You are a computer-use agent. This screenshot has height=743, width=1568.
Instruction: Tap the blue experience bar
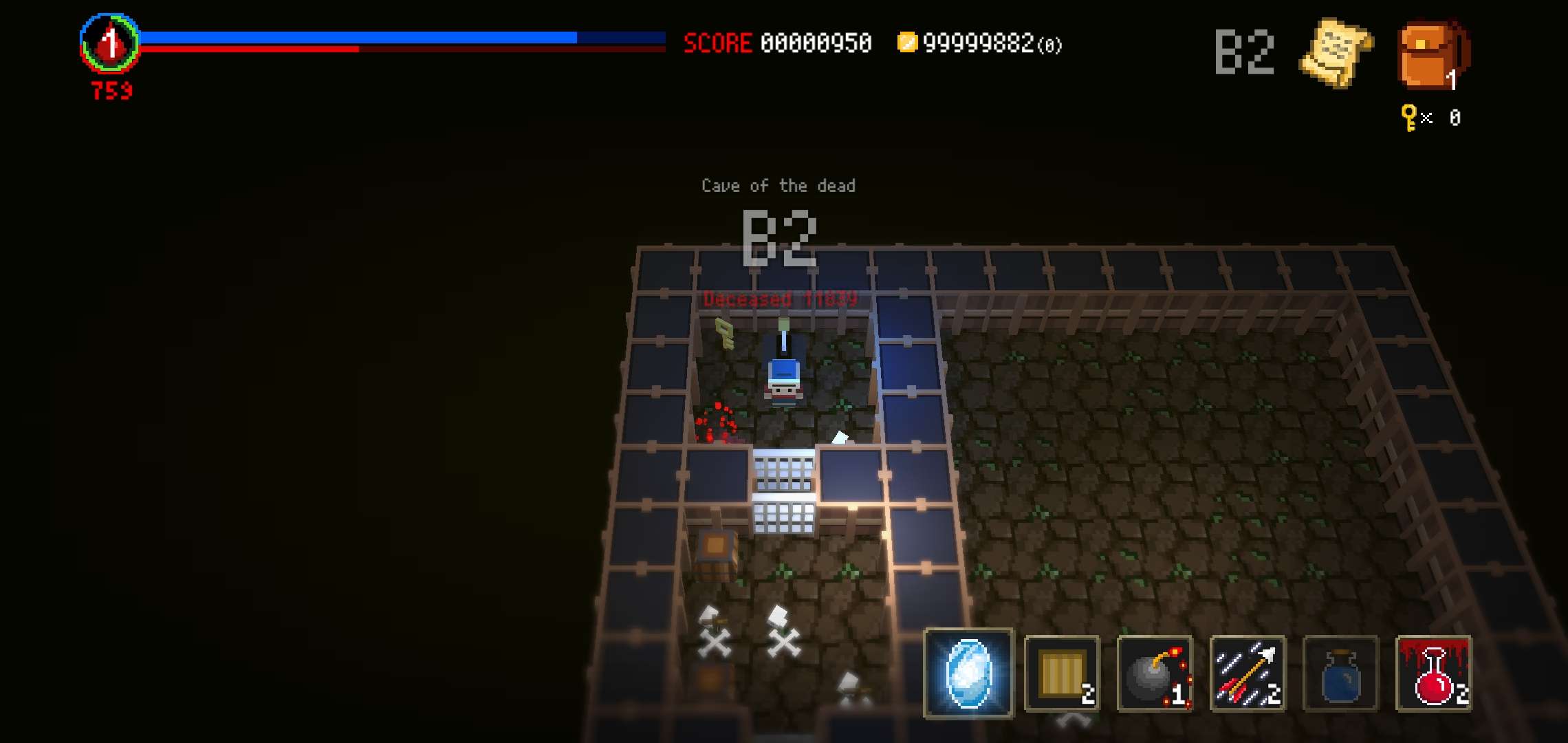click(358, 36)
